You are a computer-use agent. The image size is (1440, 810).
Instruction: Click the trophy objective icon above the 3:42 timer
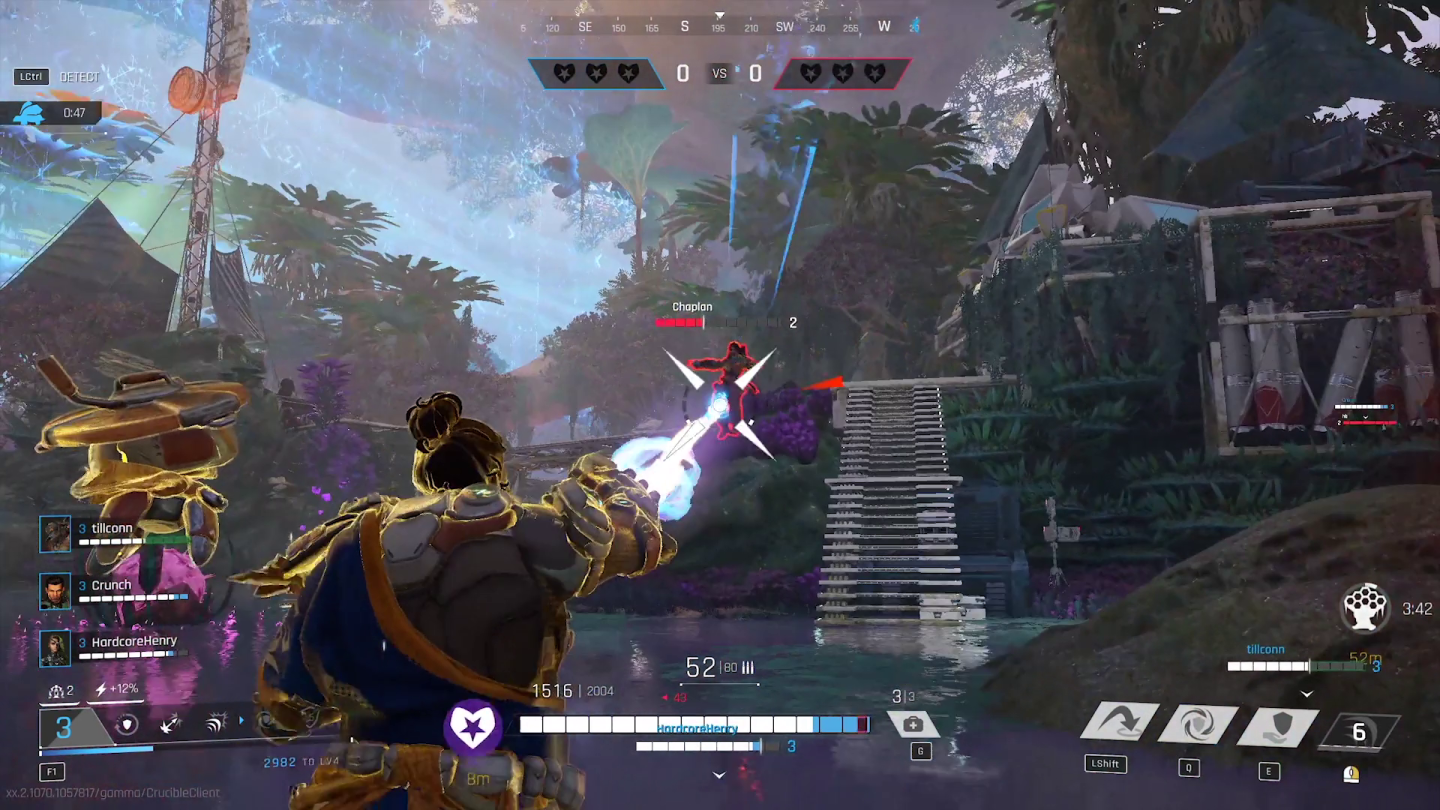point(1366,605)
